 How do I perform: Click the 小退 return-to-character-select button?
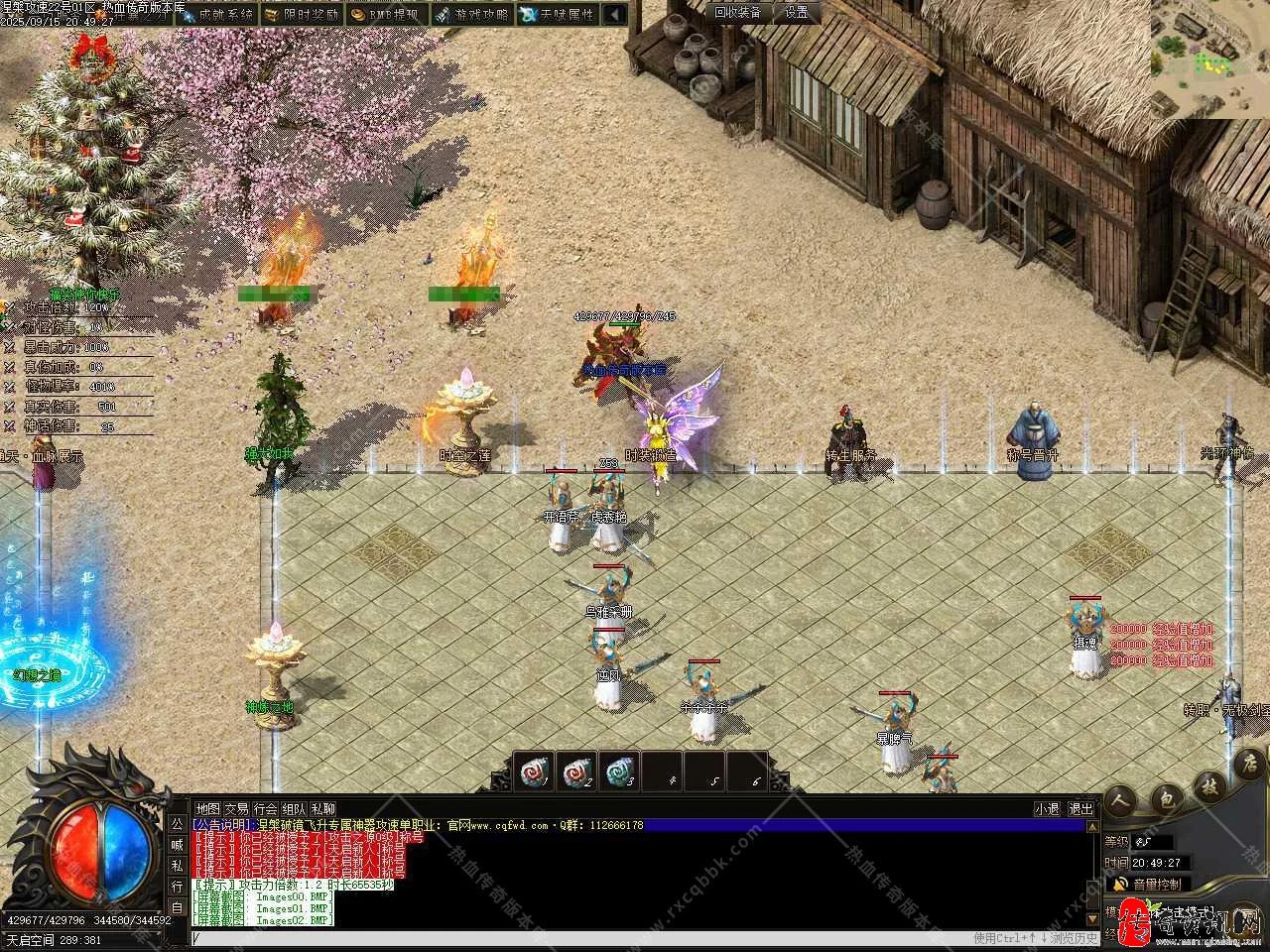pyautogui.click(x=1047, y=808)
